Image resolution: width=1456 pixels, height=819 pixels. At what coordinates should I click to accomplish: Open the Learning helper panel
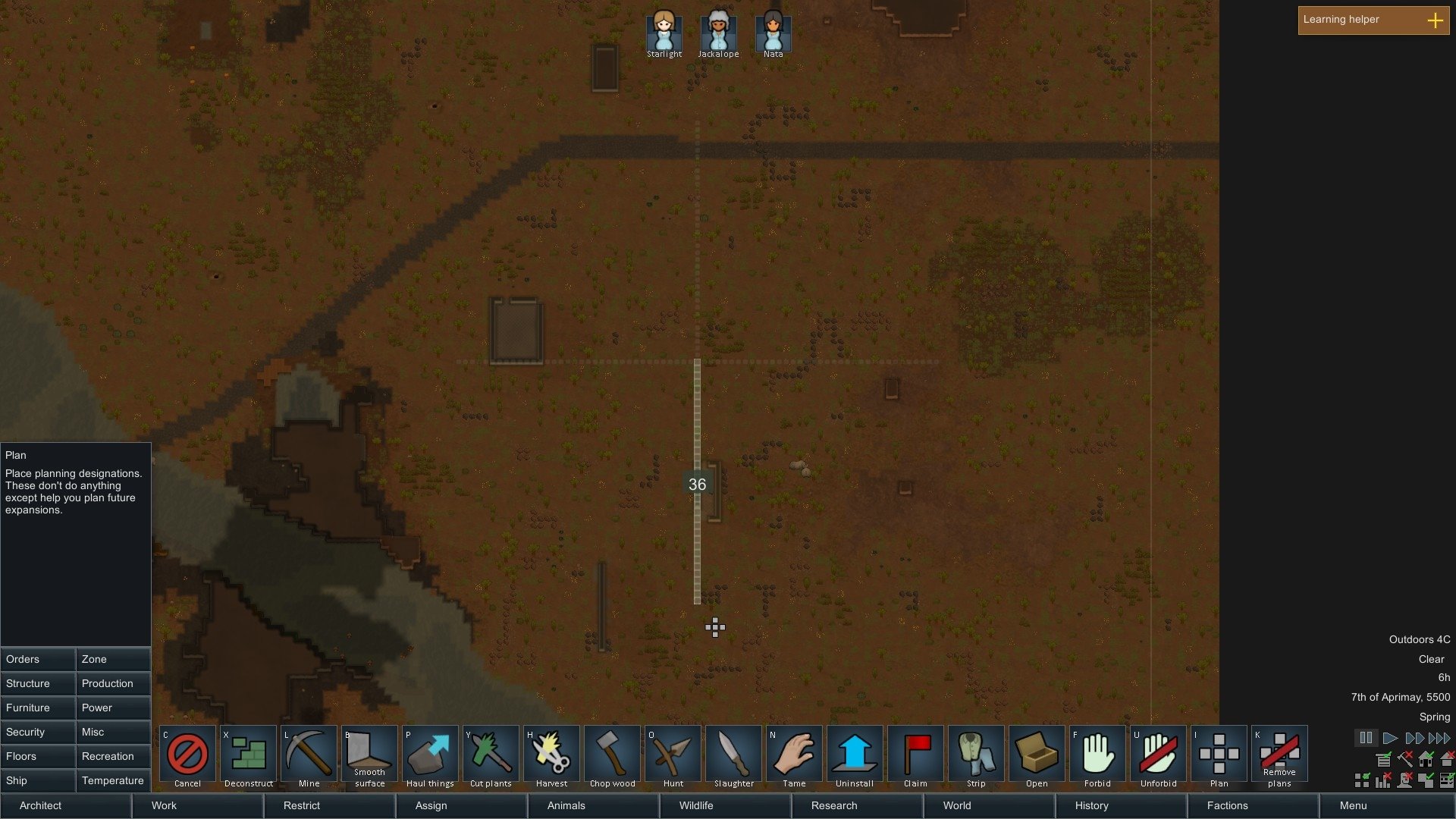1373,20
